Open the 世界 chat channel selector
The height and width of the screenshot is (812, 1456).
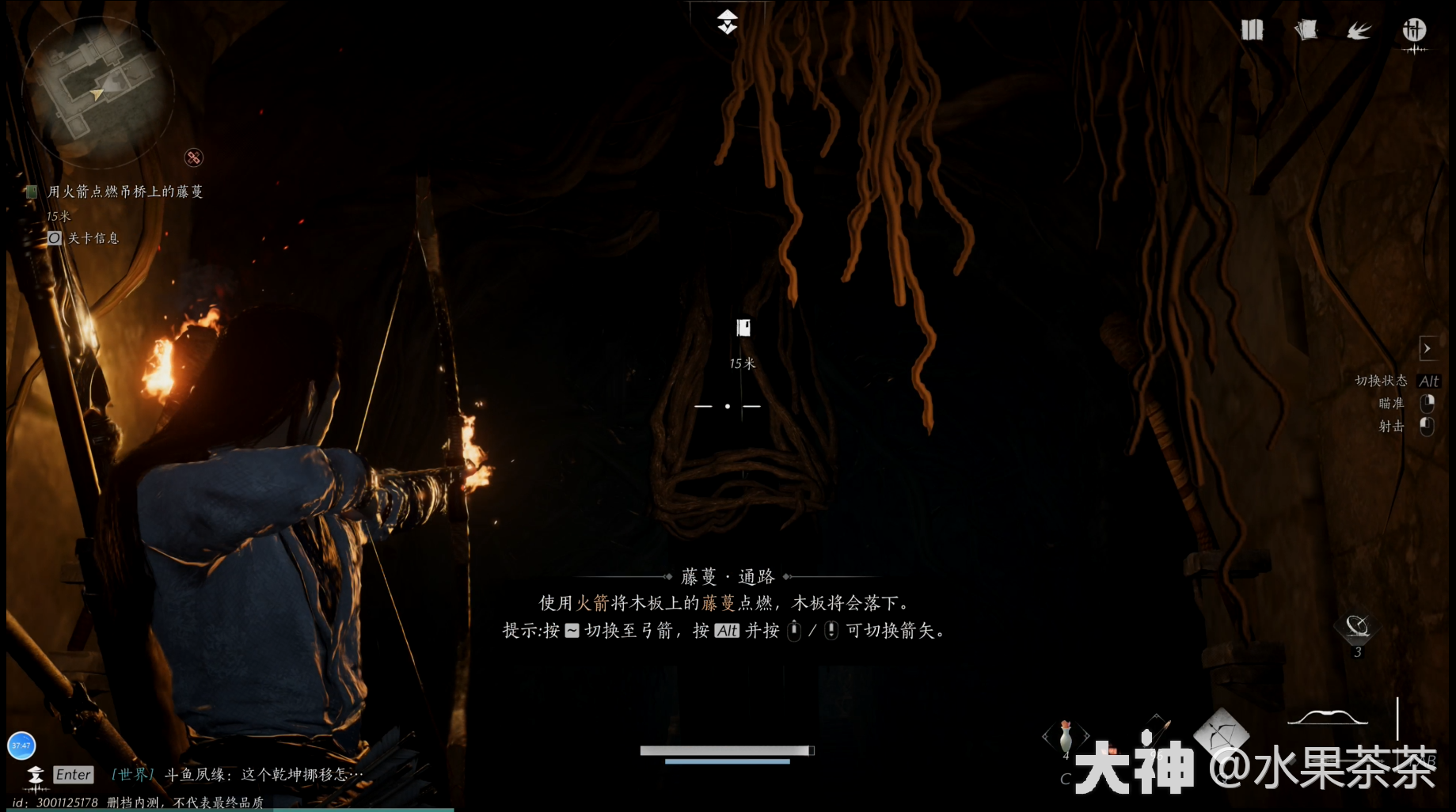pos(130,775)
